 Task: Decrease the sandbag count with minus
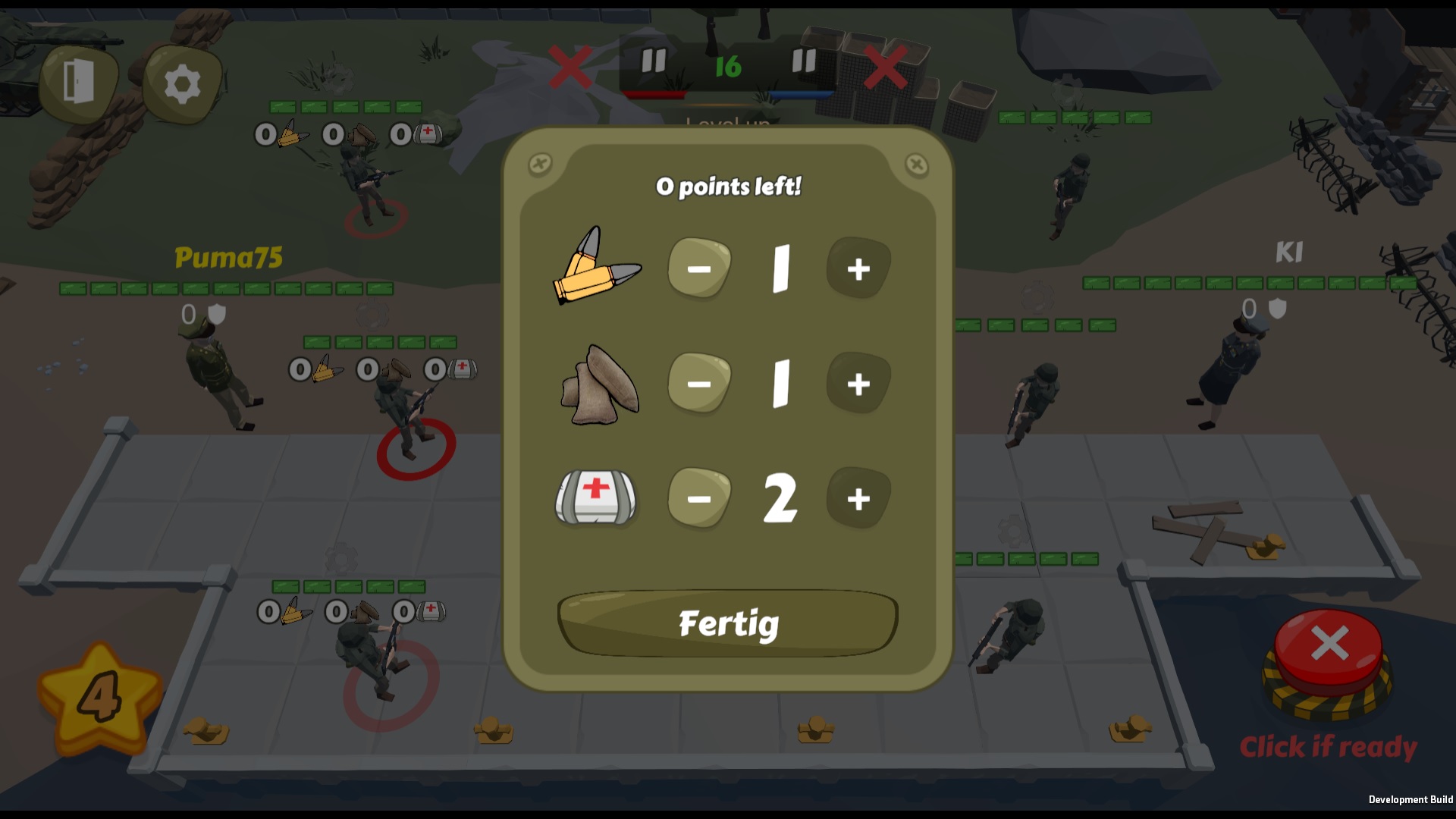coord(699,384)
